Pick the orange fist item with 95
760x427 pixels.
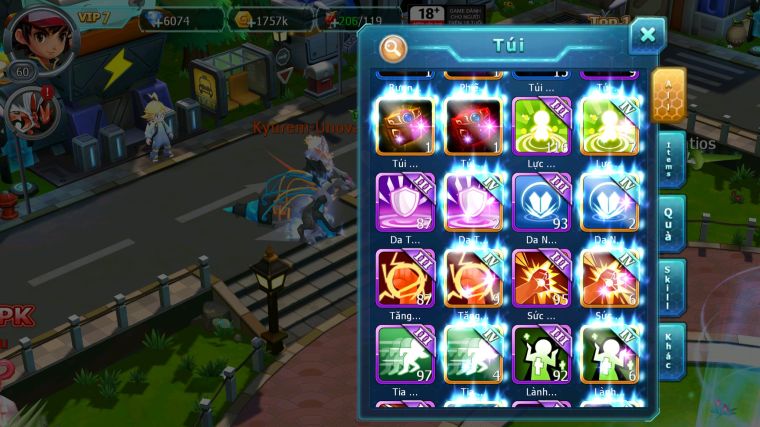pos(541,277)
